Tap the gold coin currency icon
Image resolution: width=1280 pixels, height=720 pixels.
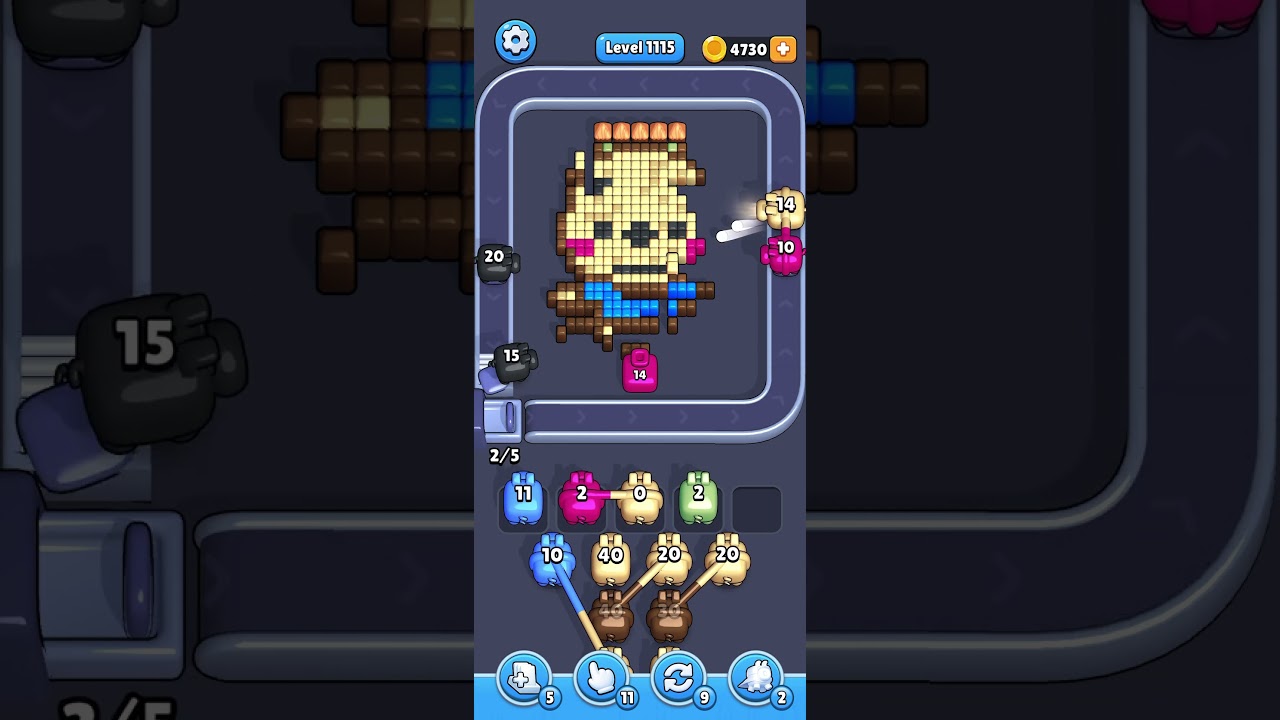716,47
